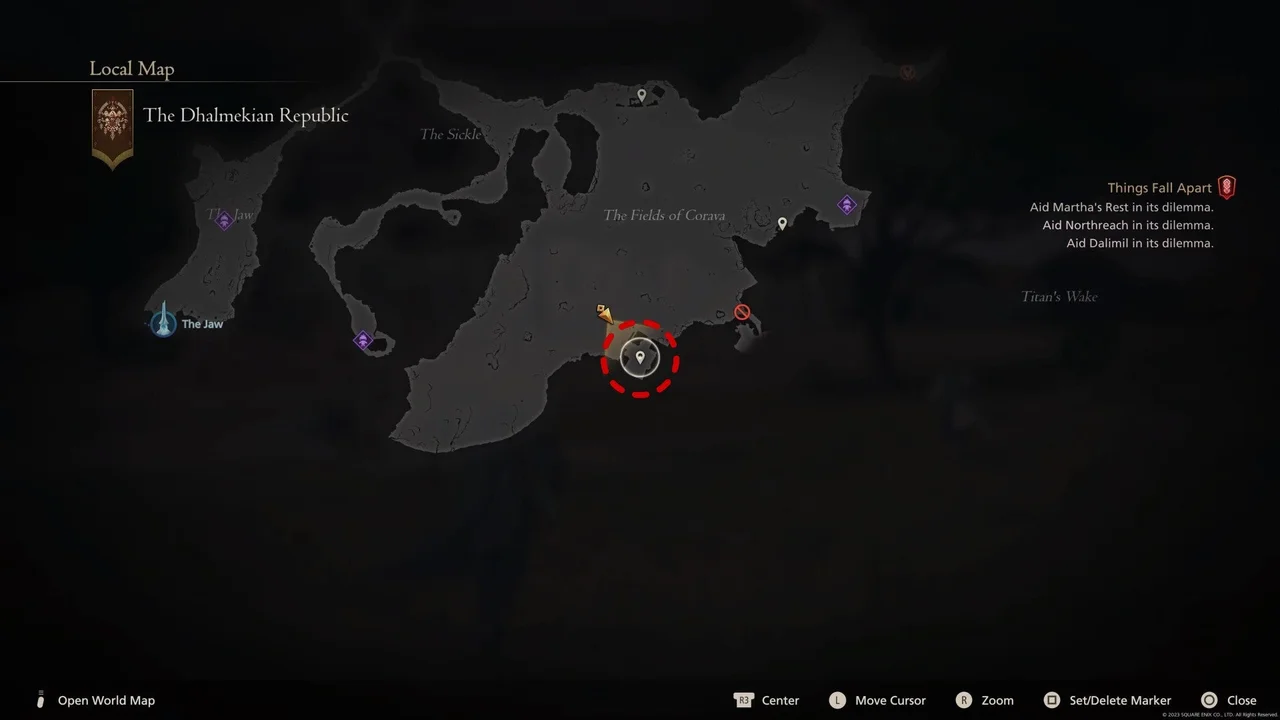
Task: Activate the Set/Delete Marker control
Action: [1109, 700]
